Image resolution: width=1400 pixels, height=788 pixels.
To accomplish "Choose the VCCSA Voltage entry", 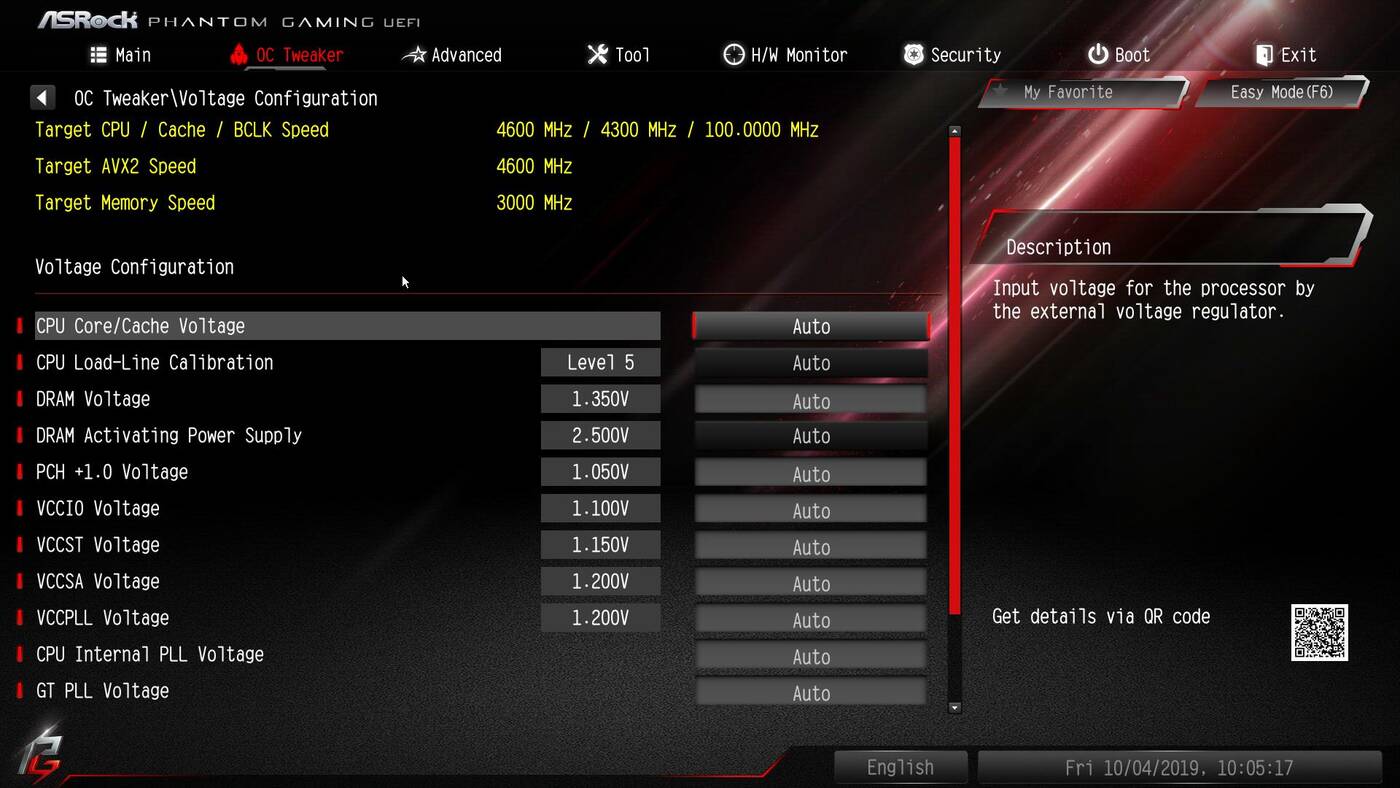I will pyautogui.click(x=98, y=582).
